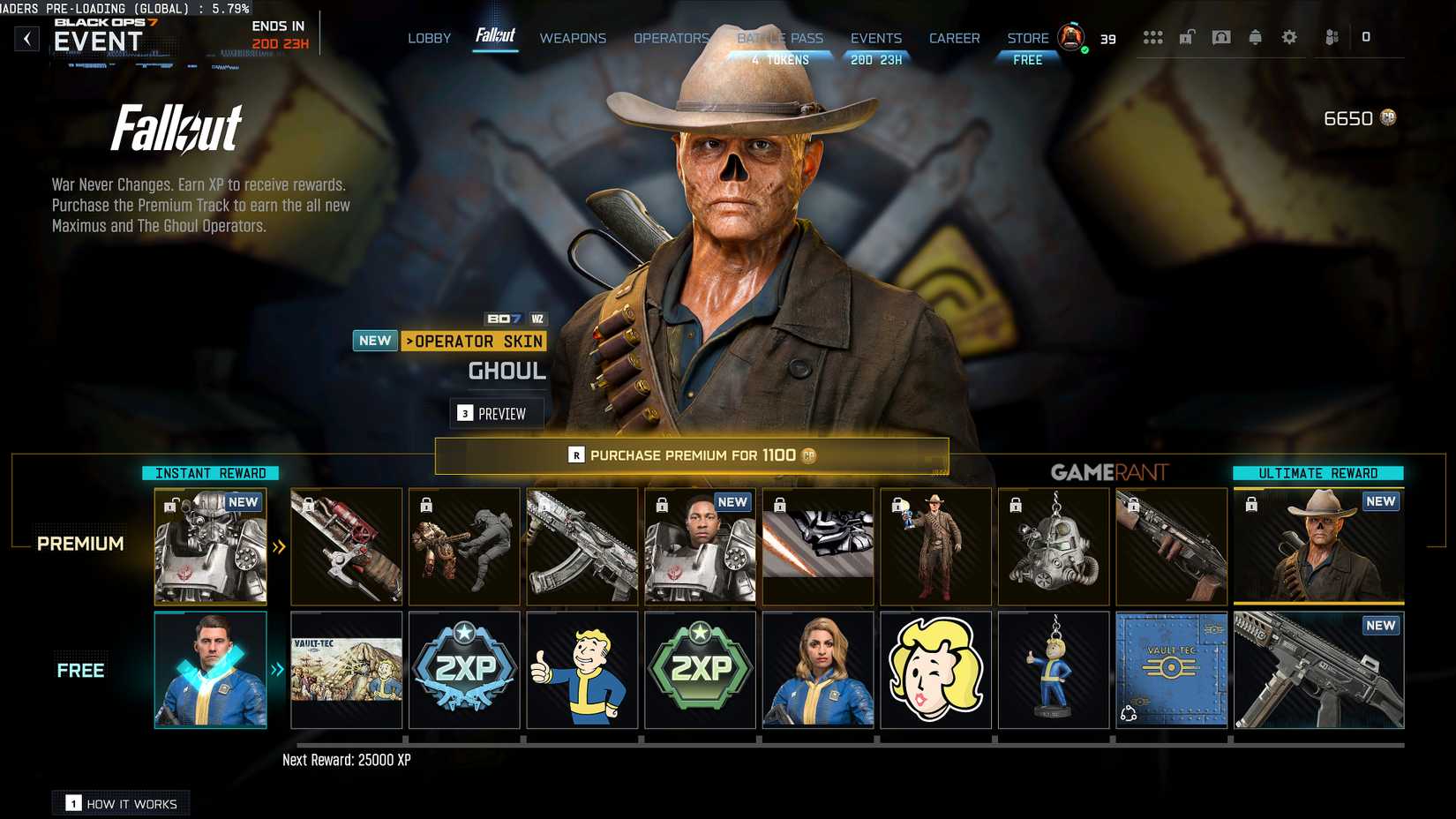Click the back arrow beside EVENT header
Viewport: 1456px width, 819px height.
coord(26,38)
